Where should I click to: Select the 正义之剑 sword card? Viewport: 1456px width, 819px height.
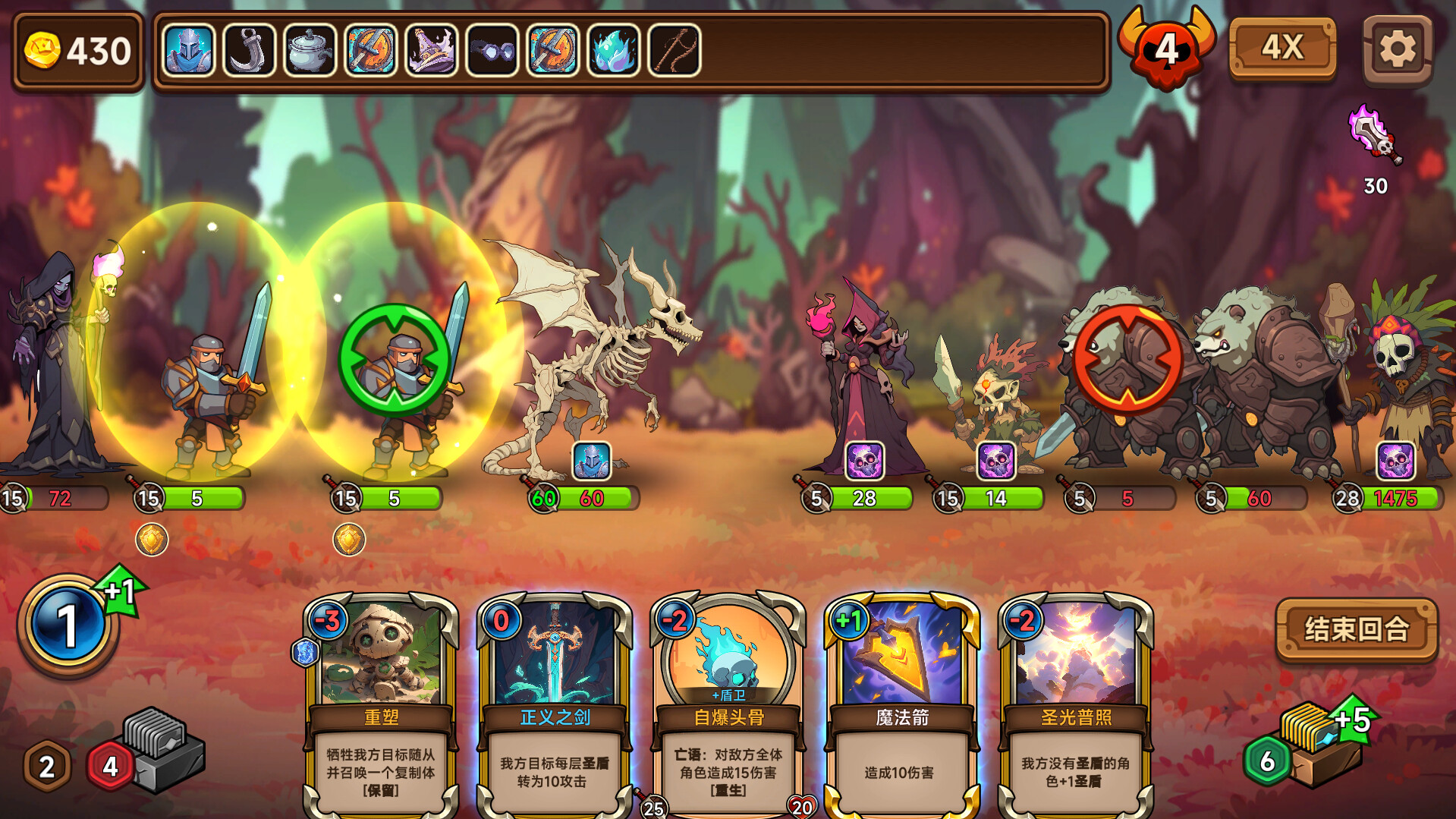(x=555, y=706)
